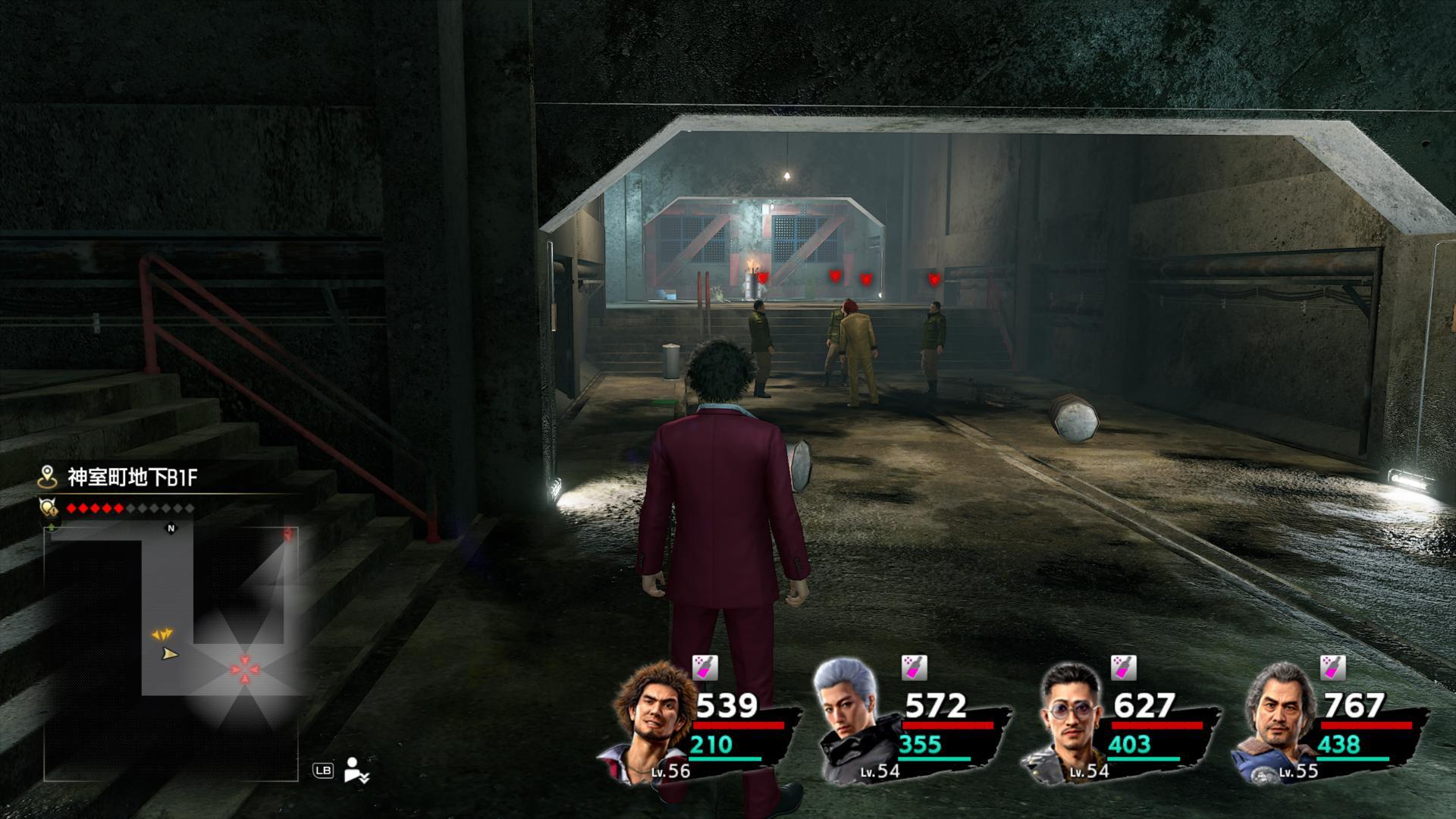The width and height of the screenshot is (1456, 819).
Task: Click the dungeon minimap
Action: pos(171,652)
